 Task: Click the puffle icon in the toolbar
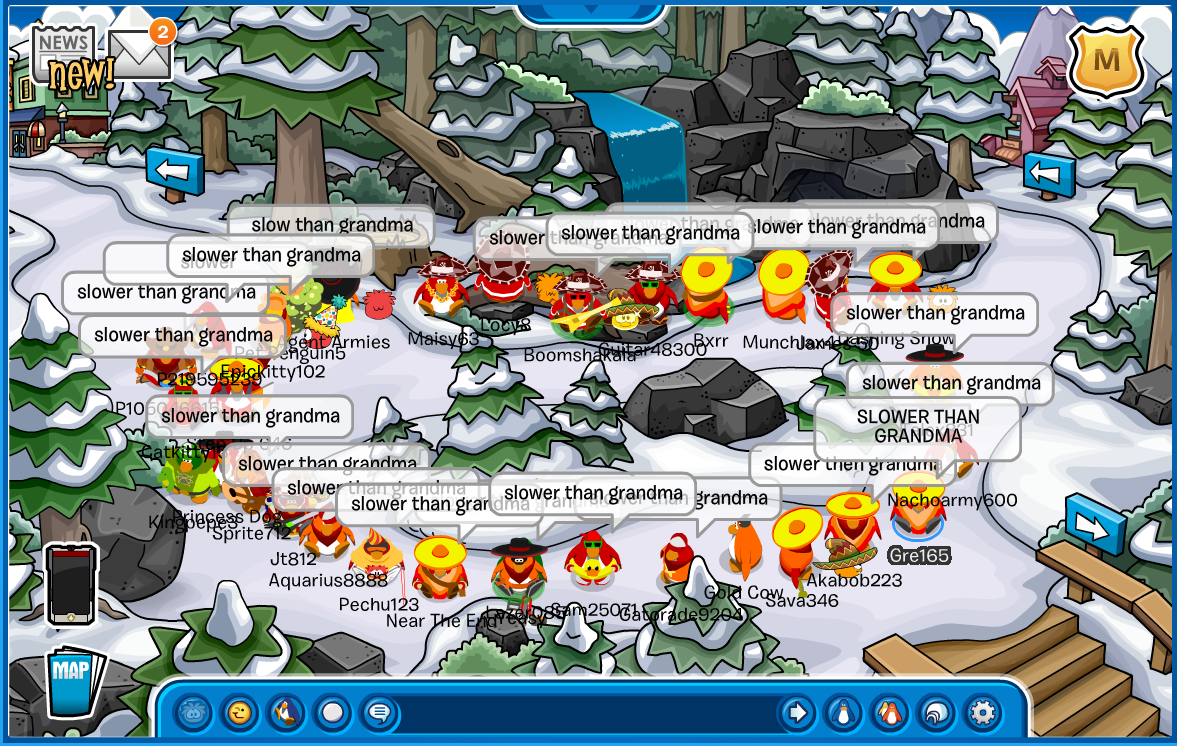pyautogui.click(x=193, y=713)
